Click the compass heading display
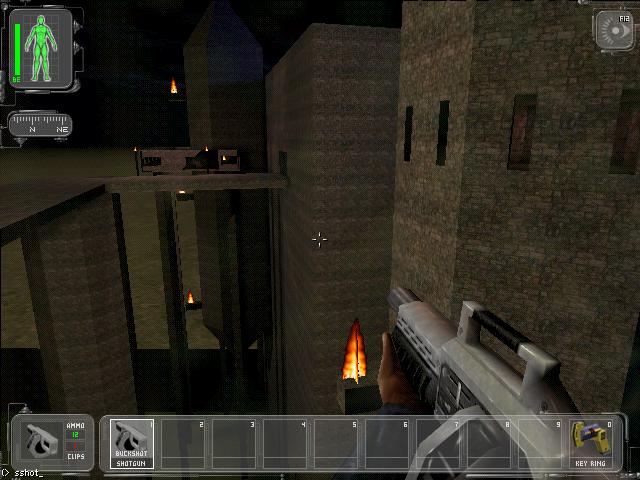The height and width of the screenshot is (480, 640). pyautogui.click(x=40, y=125)
